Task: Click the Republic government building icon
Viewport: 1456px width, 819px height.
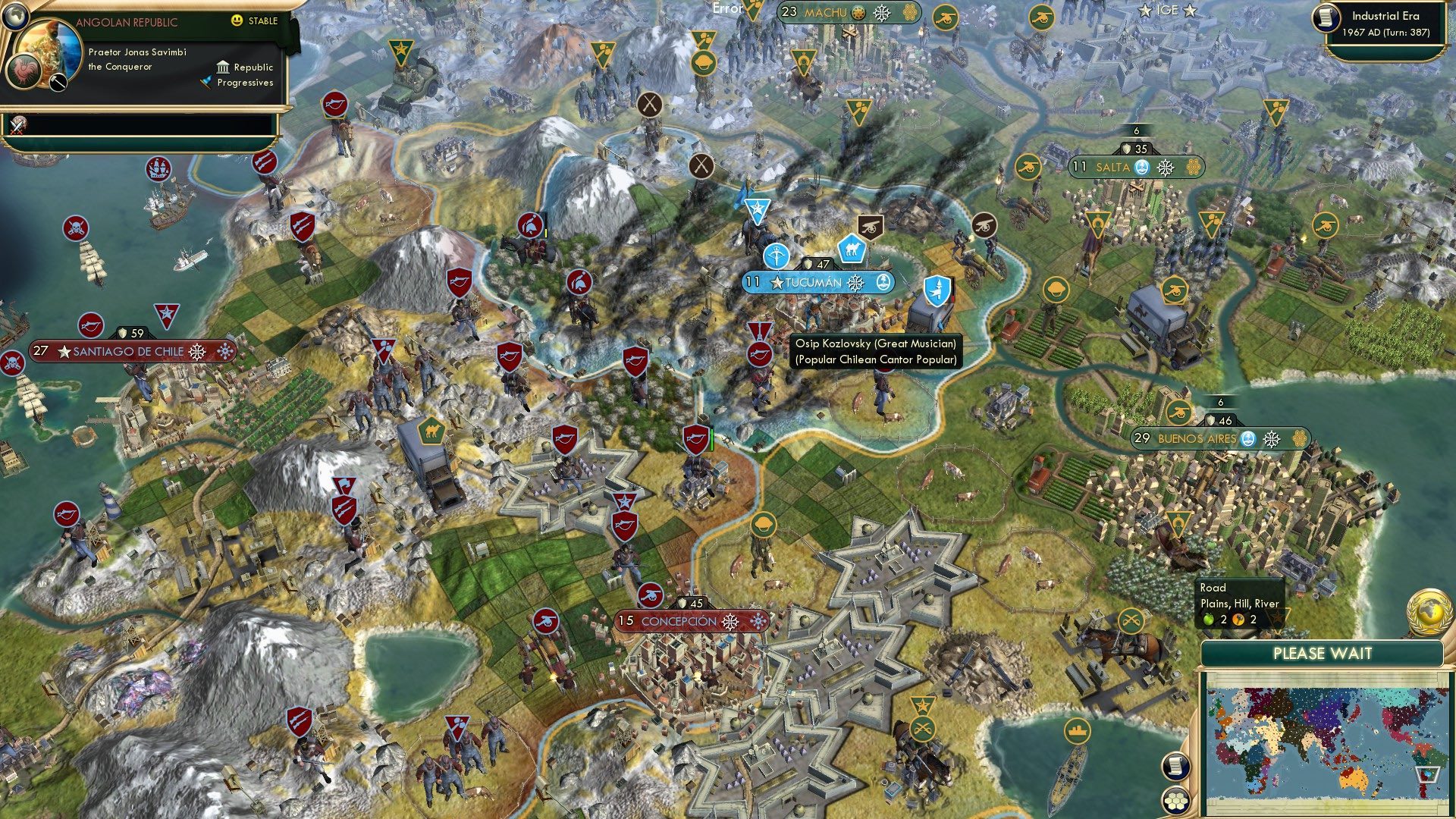Action: (x=224, y=67)
